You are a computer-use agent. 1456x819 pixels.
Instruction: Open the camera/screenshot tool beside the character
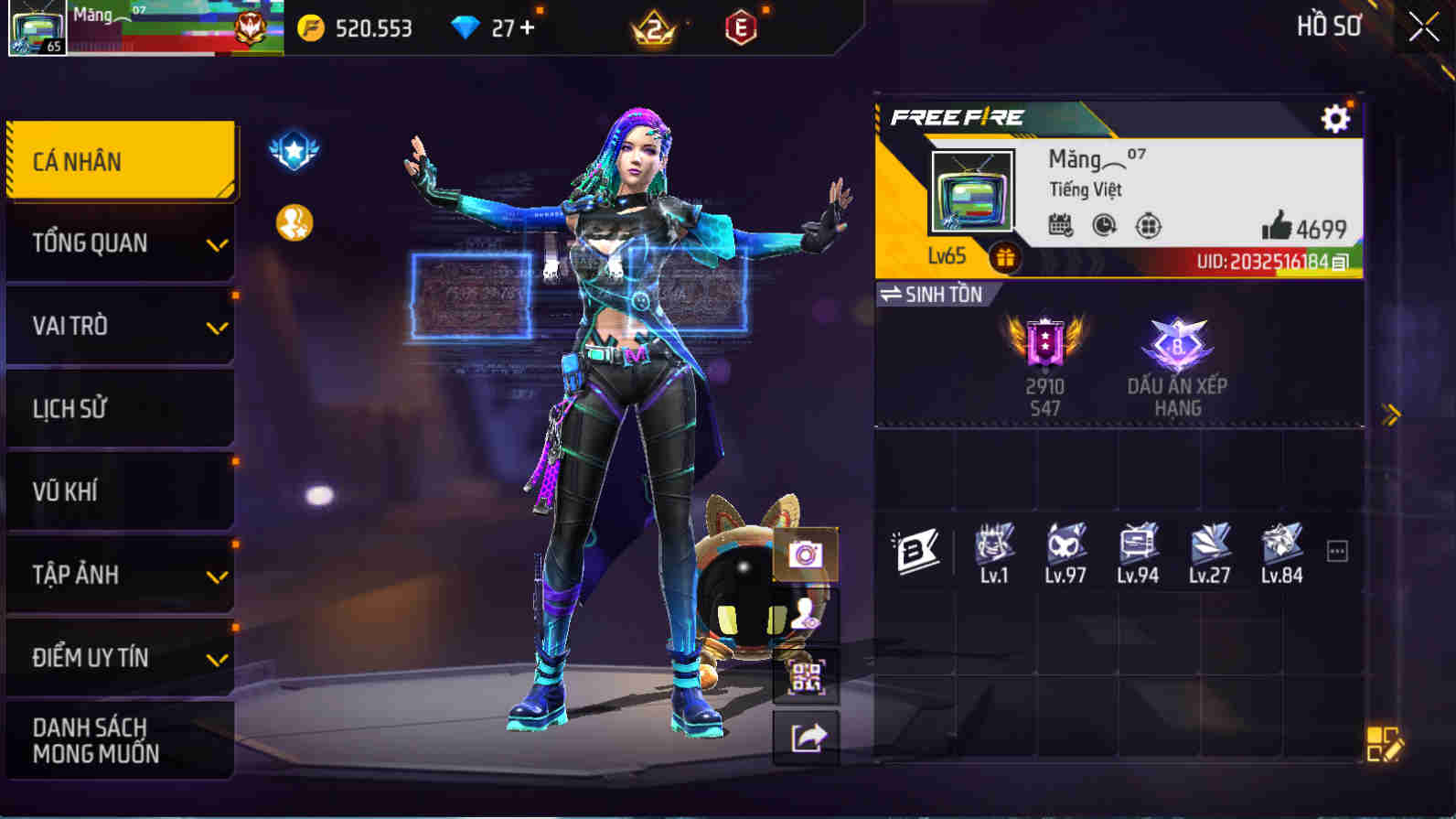[807, 554]
